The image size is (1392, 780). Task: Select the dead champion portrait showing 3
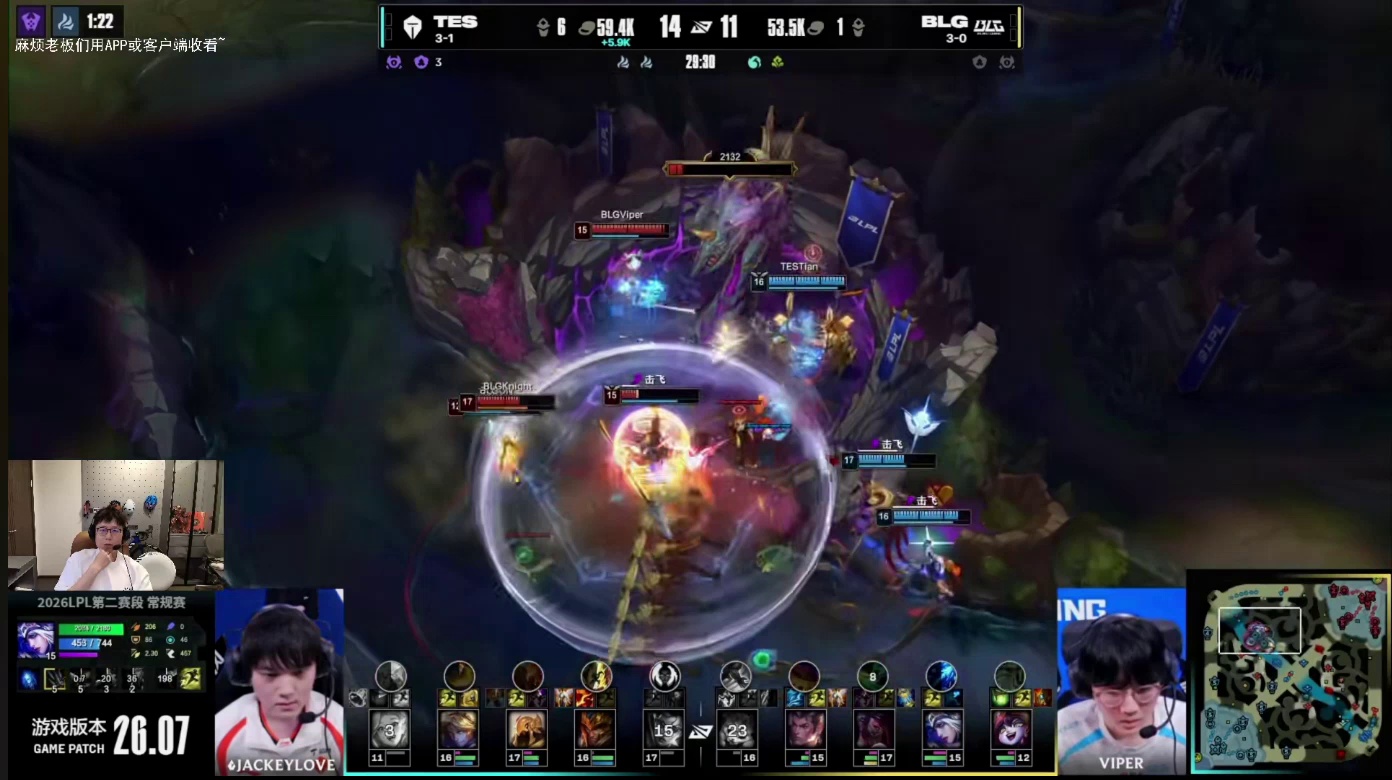tap(389, 729)
